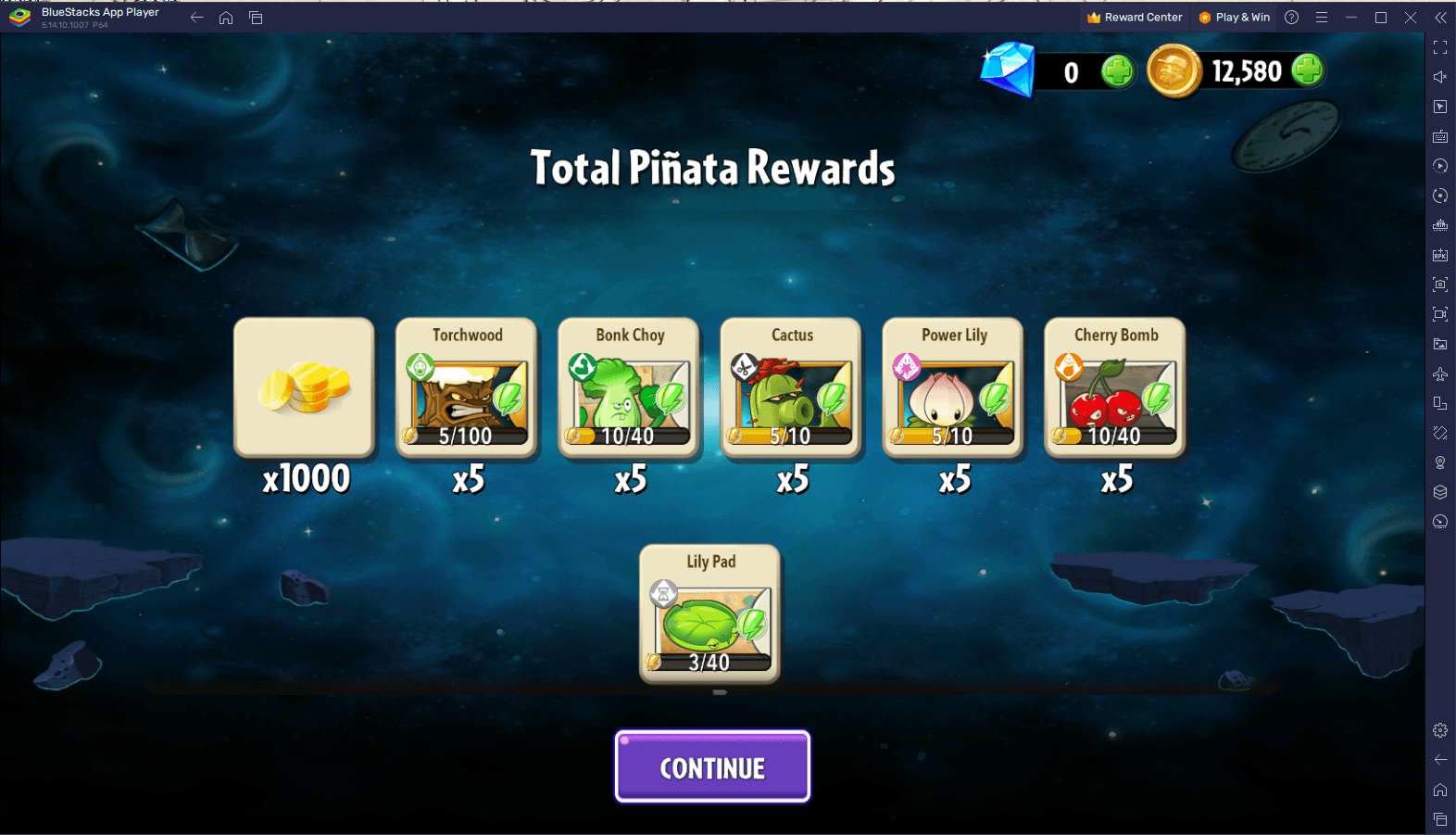The width and height of the screenshot is (1456, 835).
Task: Shake the virtual device
Action: [x=1440, y=433]
